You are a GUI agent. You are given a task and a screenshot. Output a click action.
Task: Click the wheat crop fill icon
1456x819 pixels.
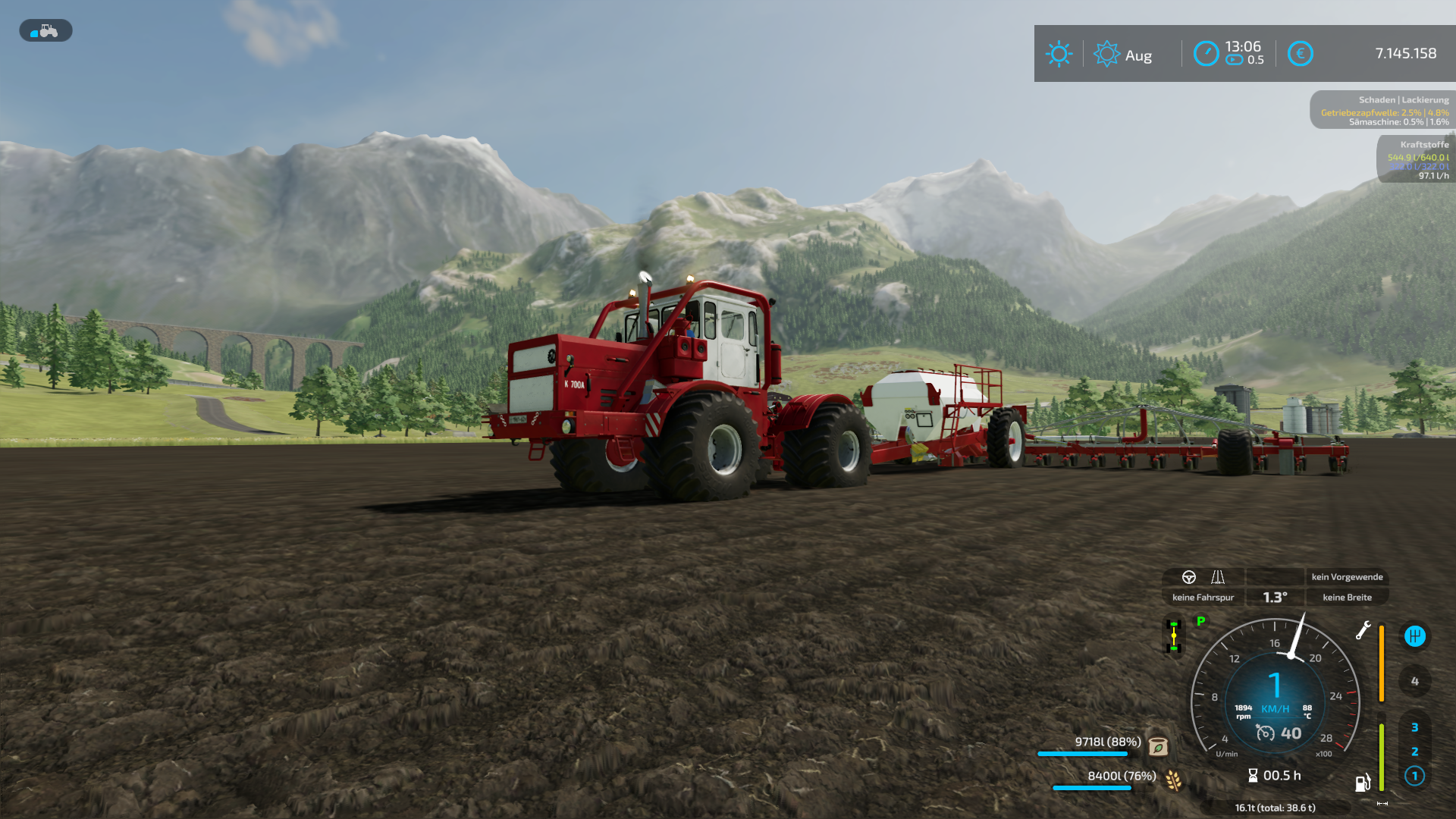(1173, 780)
